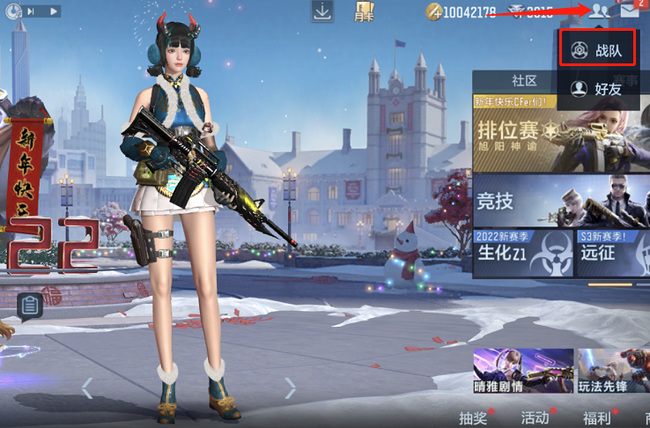The width and height of the screenshot is (650, 428).
Task: Click the friends silhouette icon in top bar
Action: click(x=600, y=12)
